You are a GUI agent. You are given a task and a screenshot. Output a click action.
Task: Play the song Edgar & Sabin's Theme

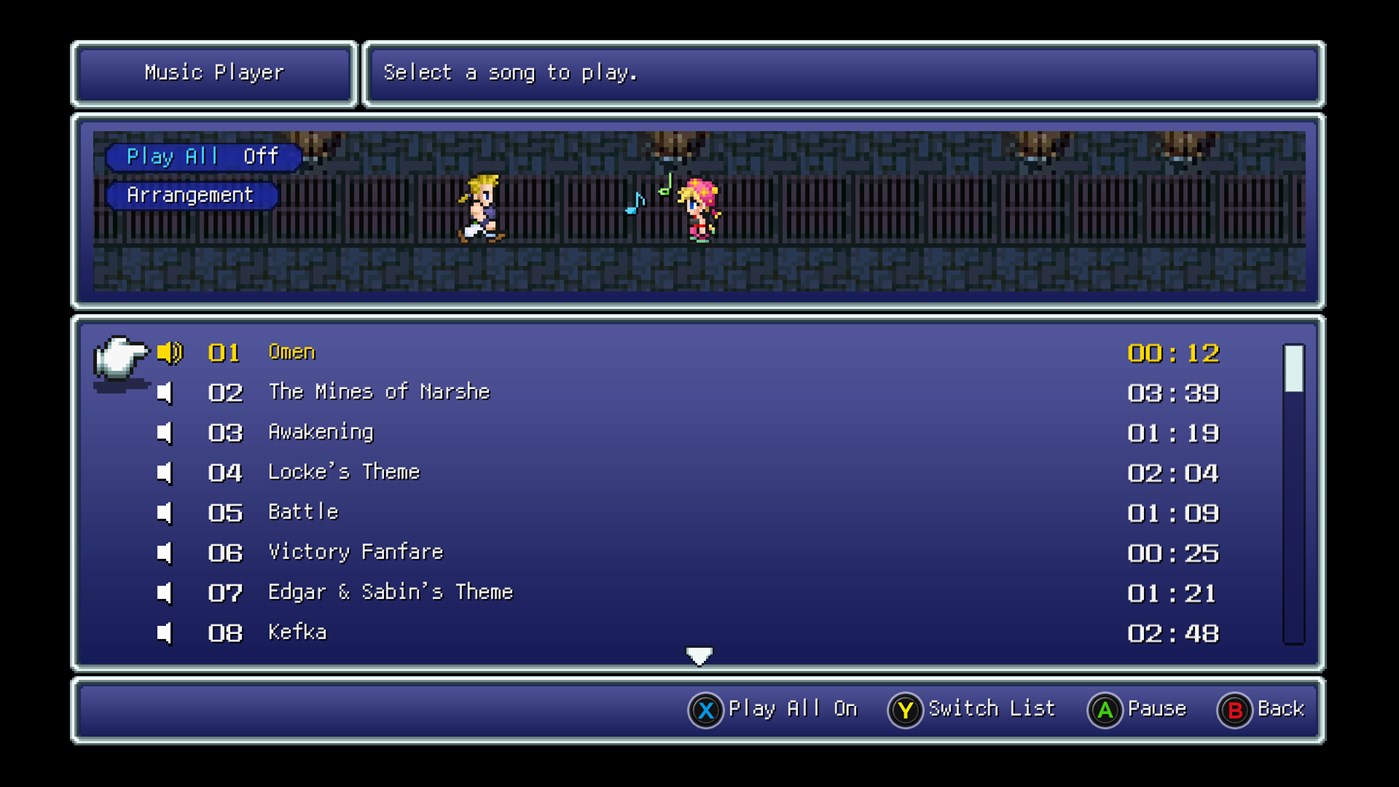click(390, 592)
